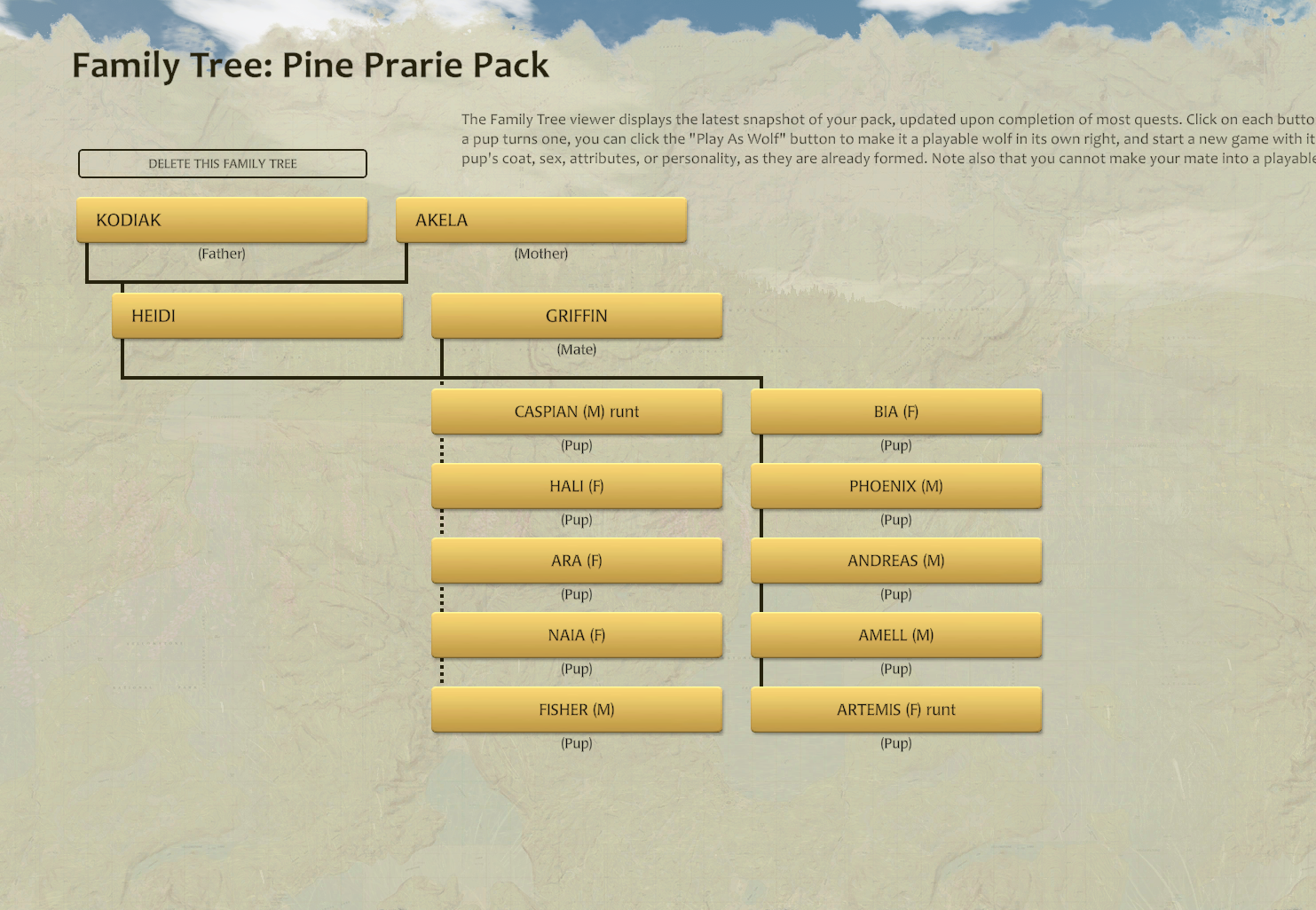Select the runt pup CASPIAN
Image resolution: width=1316 pixels, height=910 pixels.
pyautogui.click(x=577, y=411)
